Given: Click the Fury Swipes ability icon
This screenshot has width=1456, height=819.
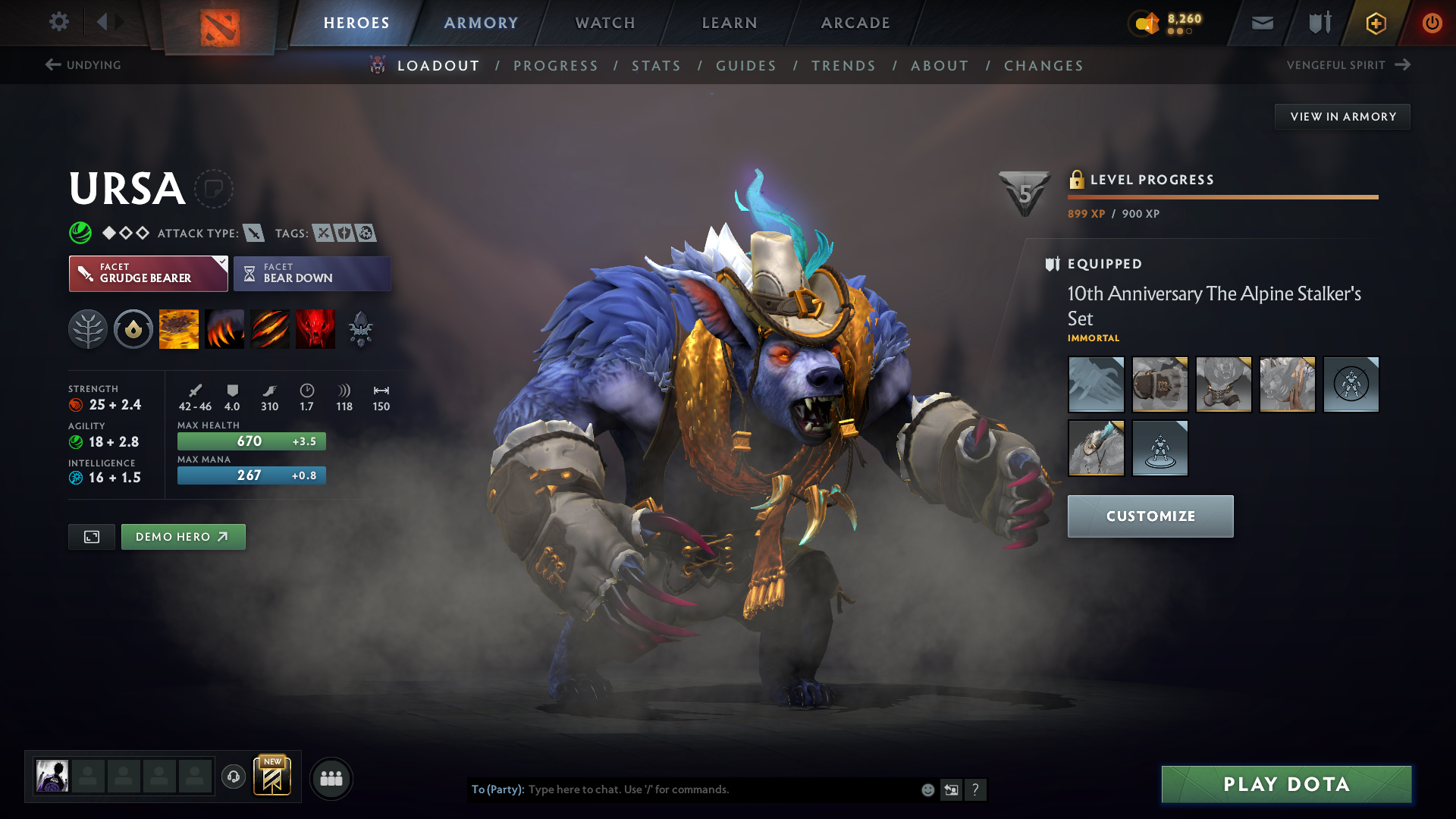Looking at the screenshot, I should click(x=269, y=328).
